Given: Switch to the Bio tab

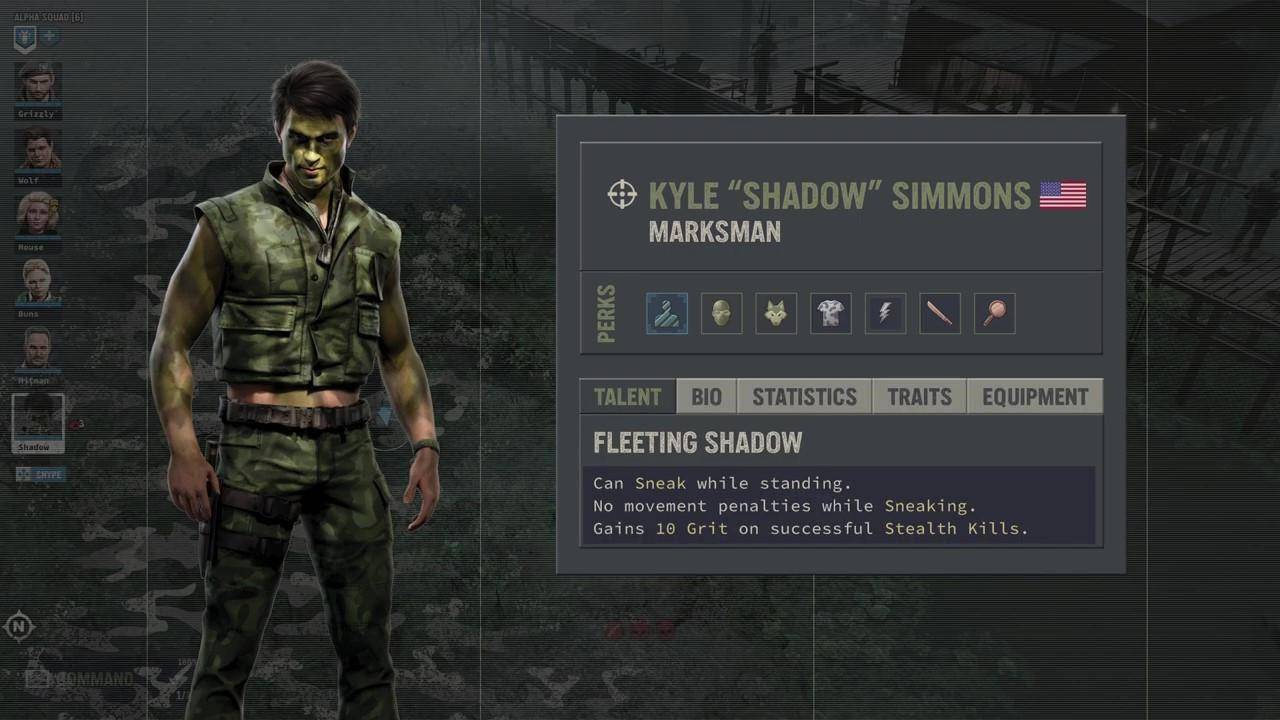Looking at the screenshot, I should [706, 397].
